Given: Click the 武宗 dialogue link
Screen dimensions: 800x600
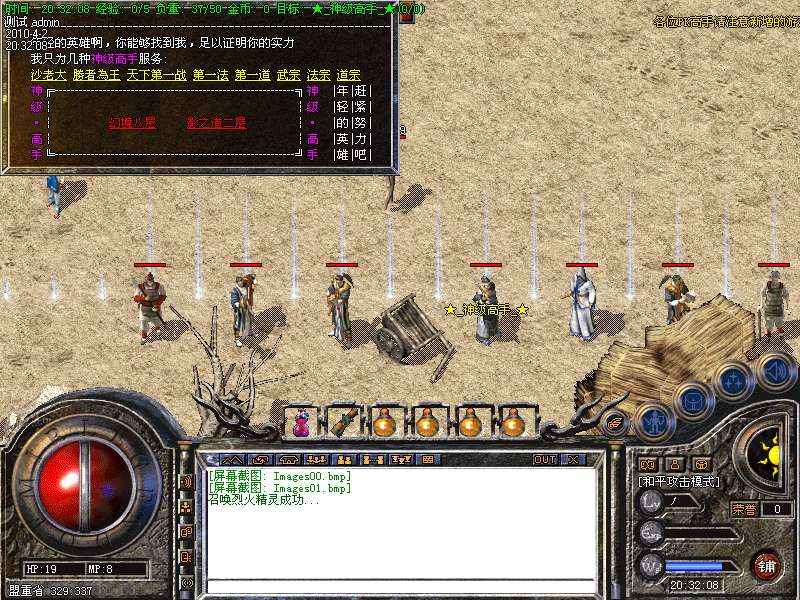Looking at the screenshot, I should [288, 75].
